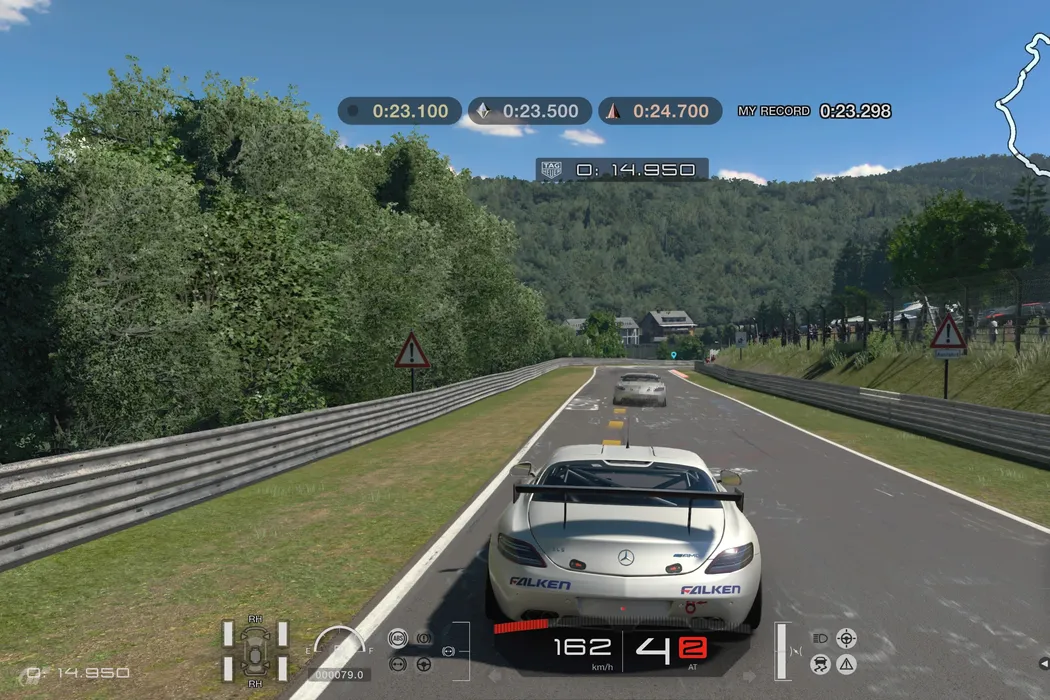Select the parking brake warning icon
Viewport: 1050px width, 700px height.
[424, 637]
